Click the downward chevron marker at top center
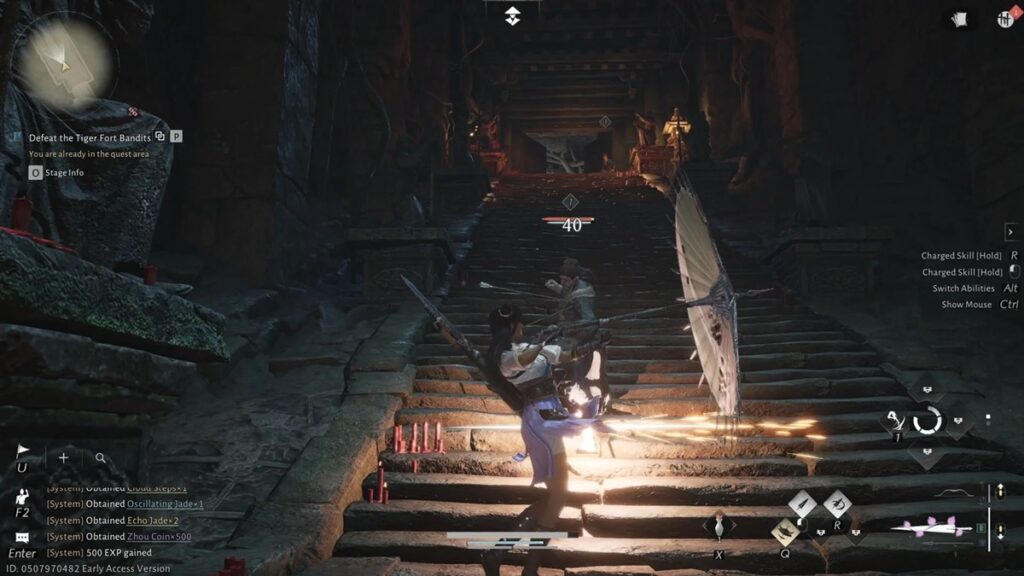The image size is (1024, 576). pos(512,15)
